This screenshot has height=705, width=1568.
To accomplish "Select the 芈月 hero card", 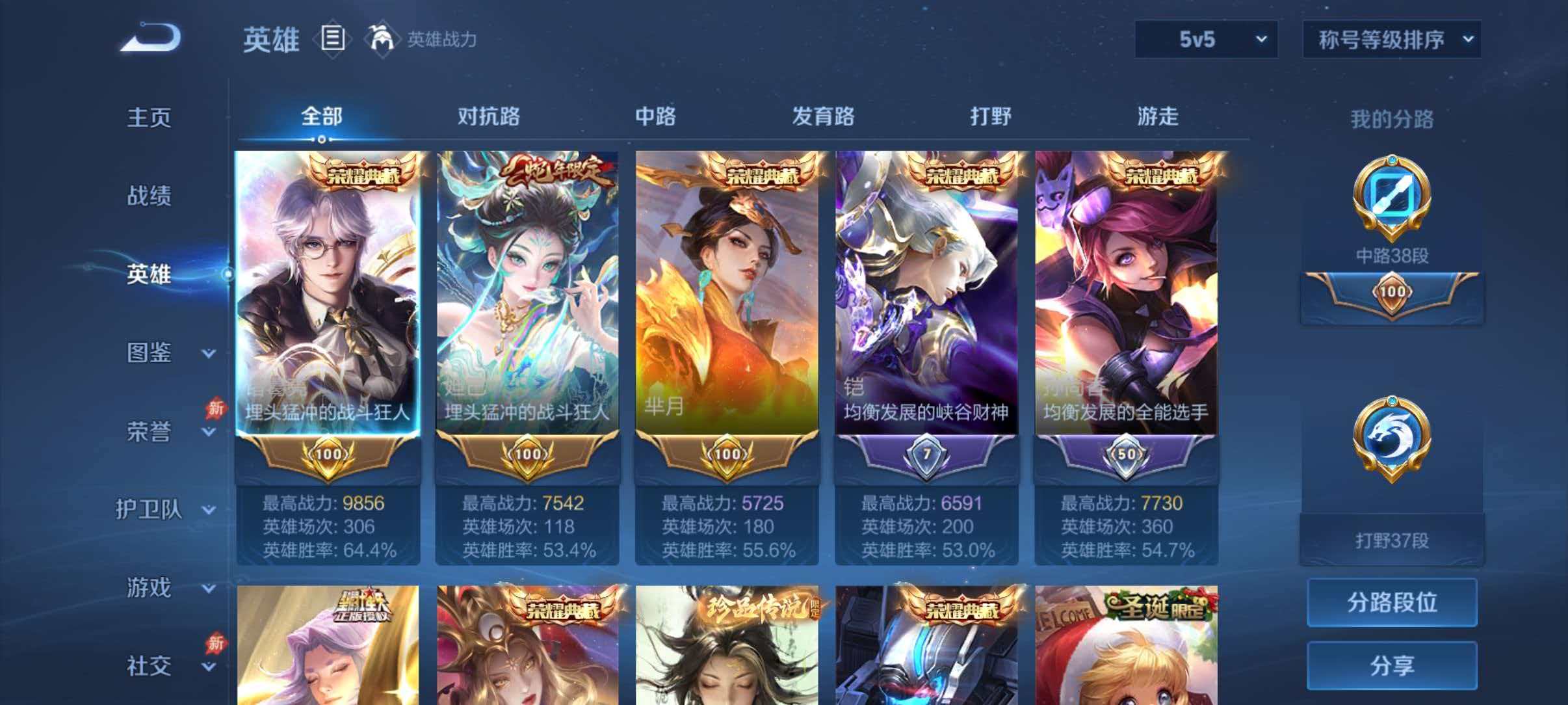I will (x=726, y=293).
